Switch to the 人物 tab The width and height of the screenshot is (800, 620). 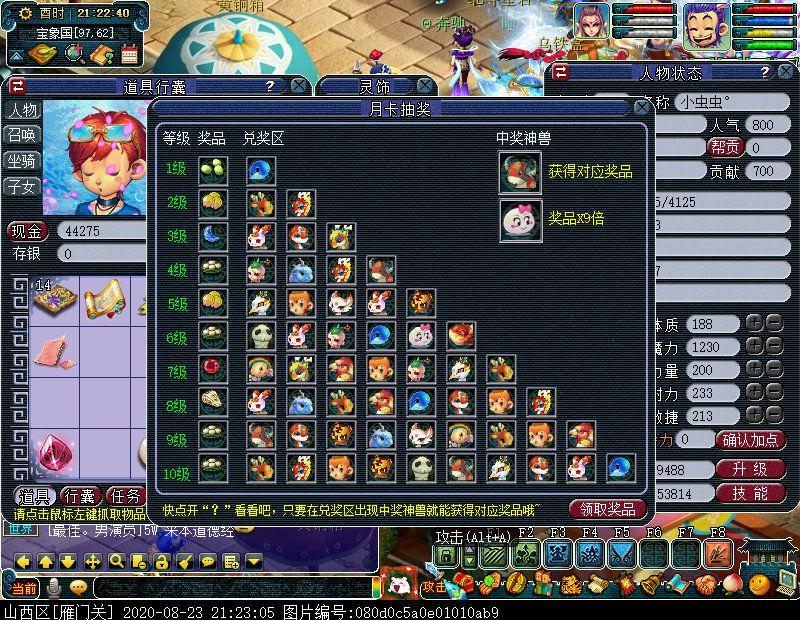(x=22, y=111)
